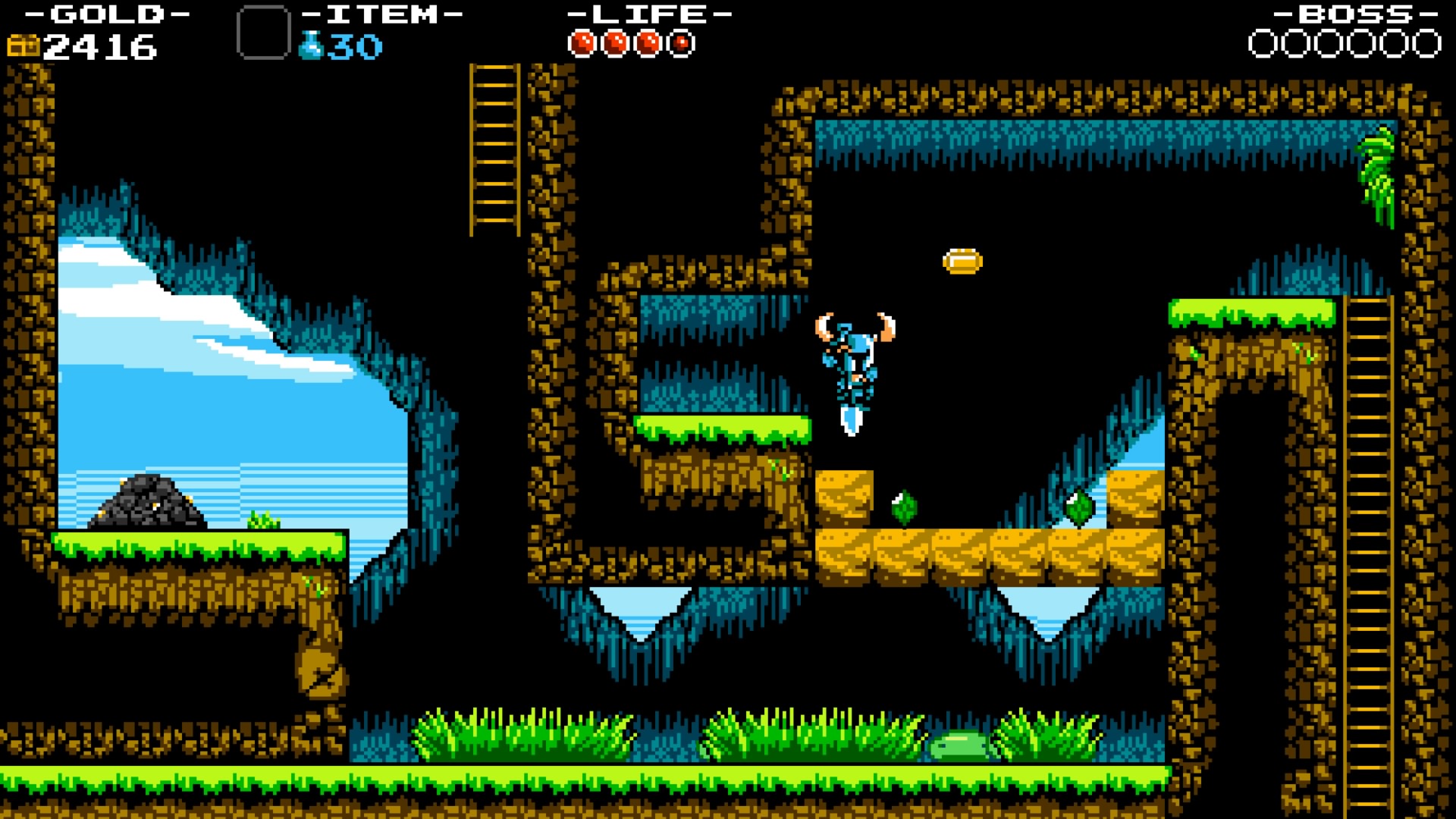This screenshot has width=1456, height=819.
Task: Click the first red heart in LIFE meter
Action: [x=581, y=42]
